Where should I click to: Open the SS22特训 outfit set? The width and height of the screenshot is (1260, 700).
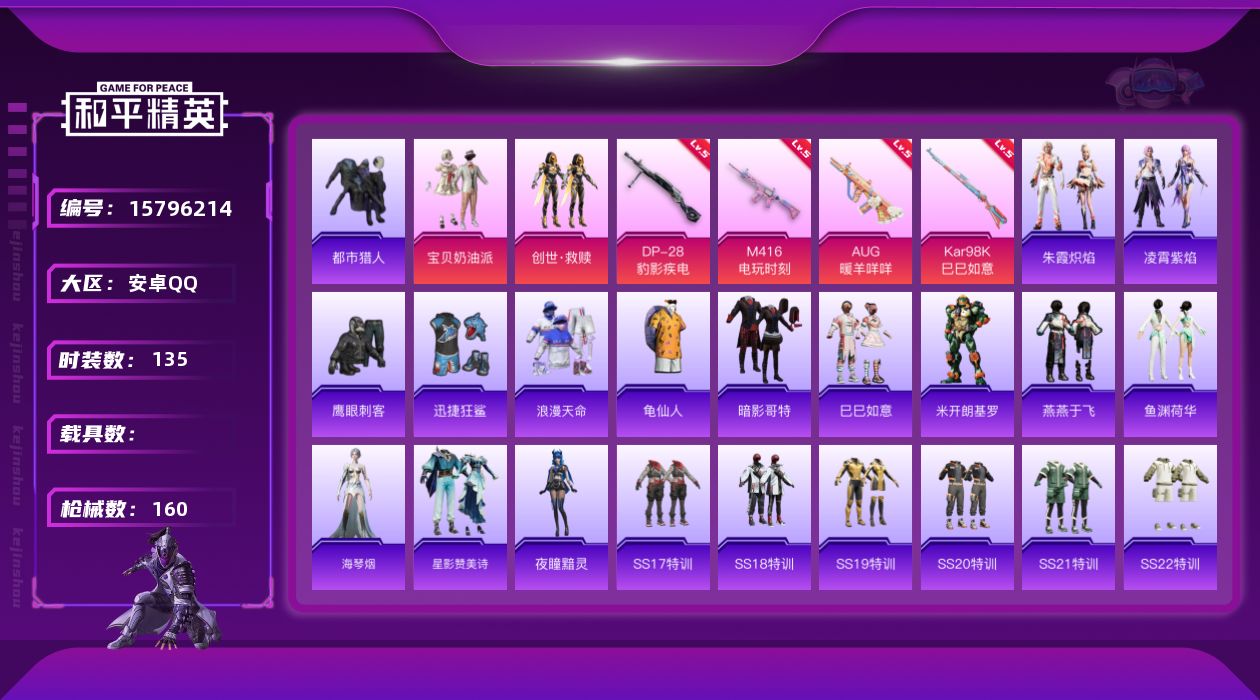click(x=1170, y=517)
